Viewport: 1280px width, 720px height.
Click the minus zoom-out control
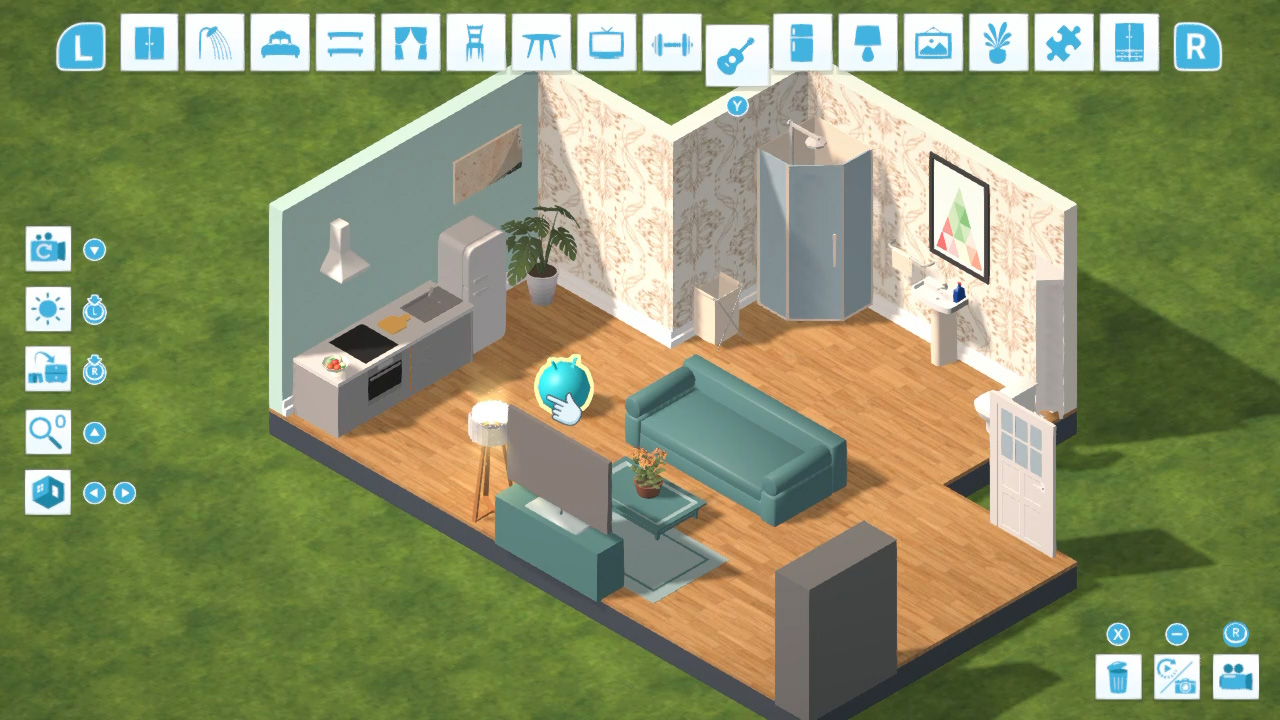(x=1177, y=635)
